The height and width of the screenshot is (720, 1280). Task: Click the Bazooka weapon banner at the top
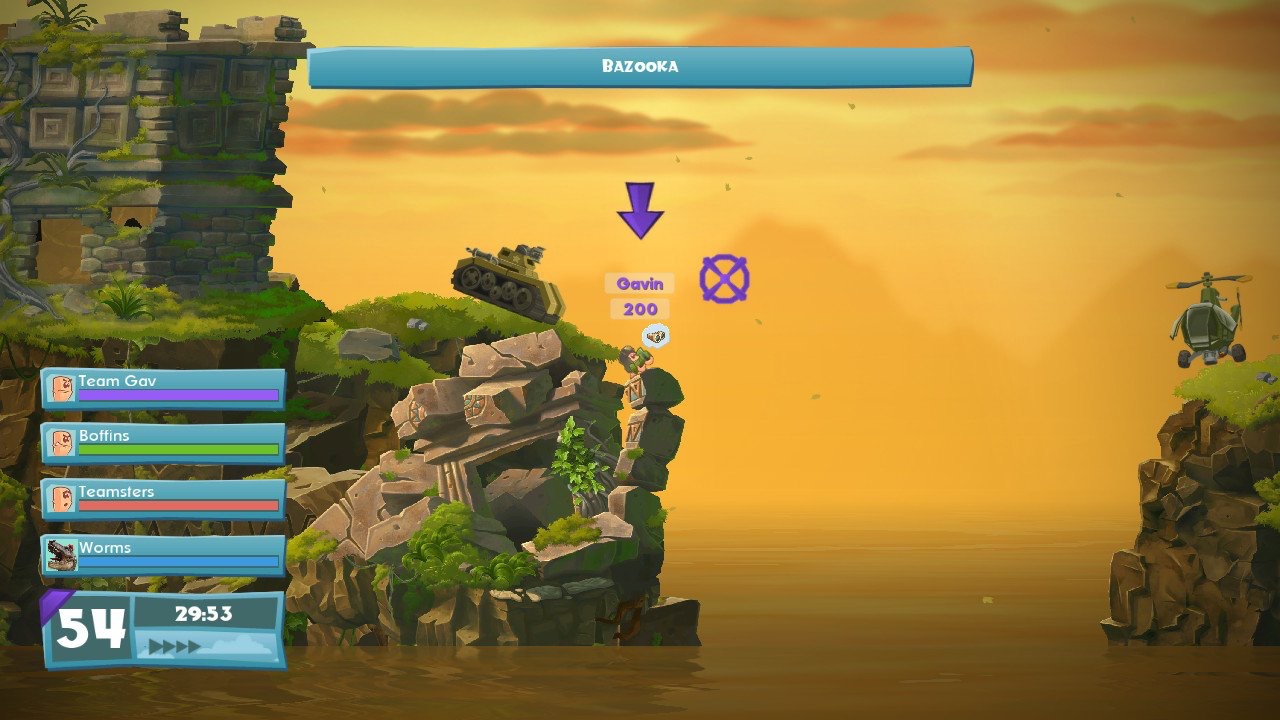tap(640, 65)
